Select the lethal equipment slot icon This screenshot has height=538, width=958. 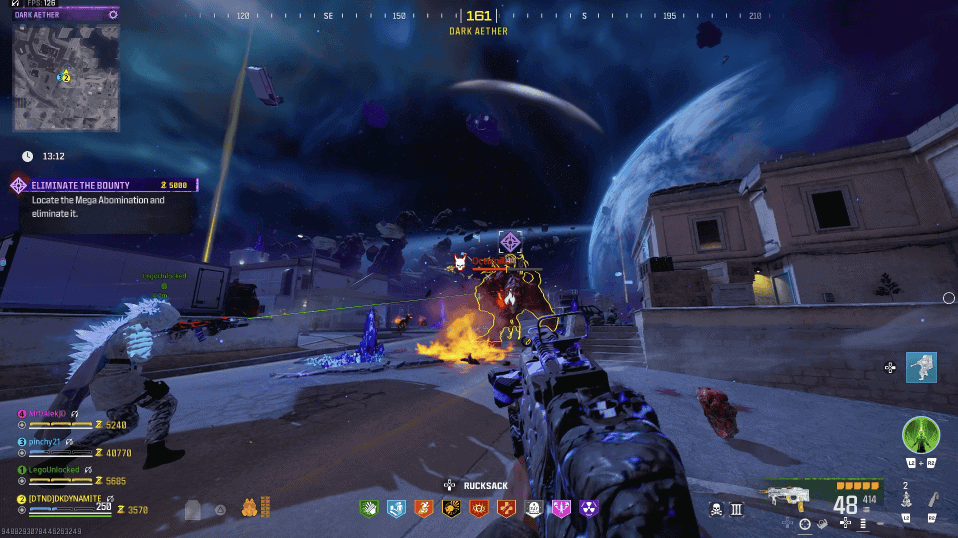point(932,499)
